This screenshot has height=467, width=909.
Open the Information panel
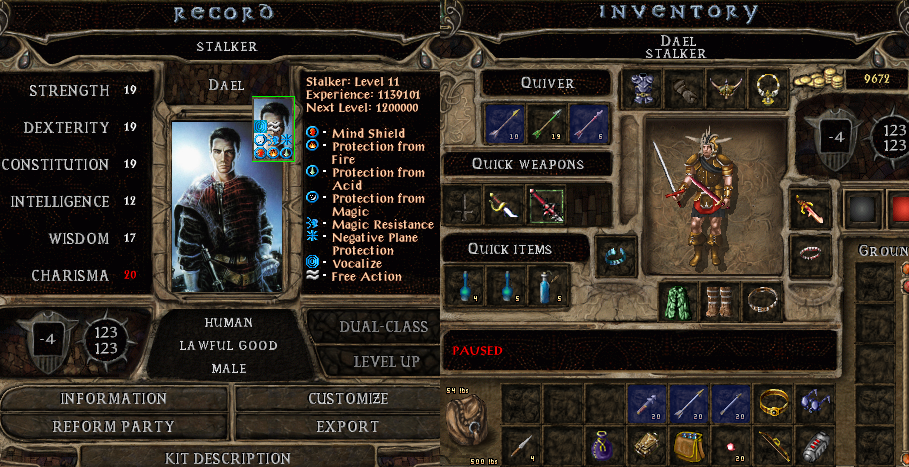tap(114, 399)
